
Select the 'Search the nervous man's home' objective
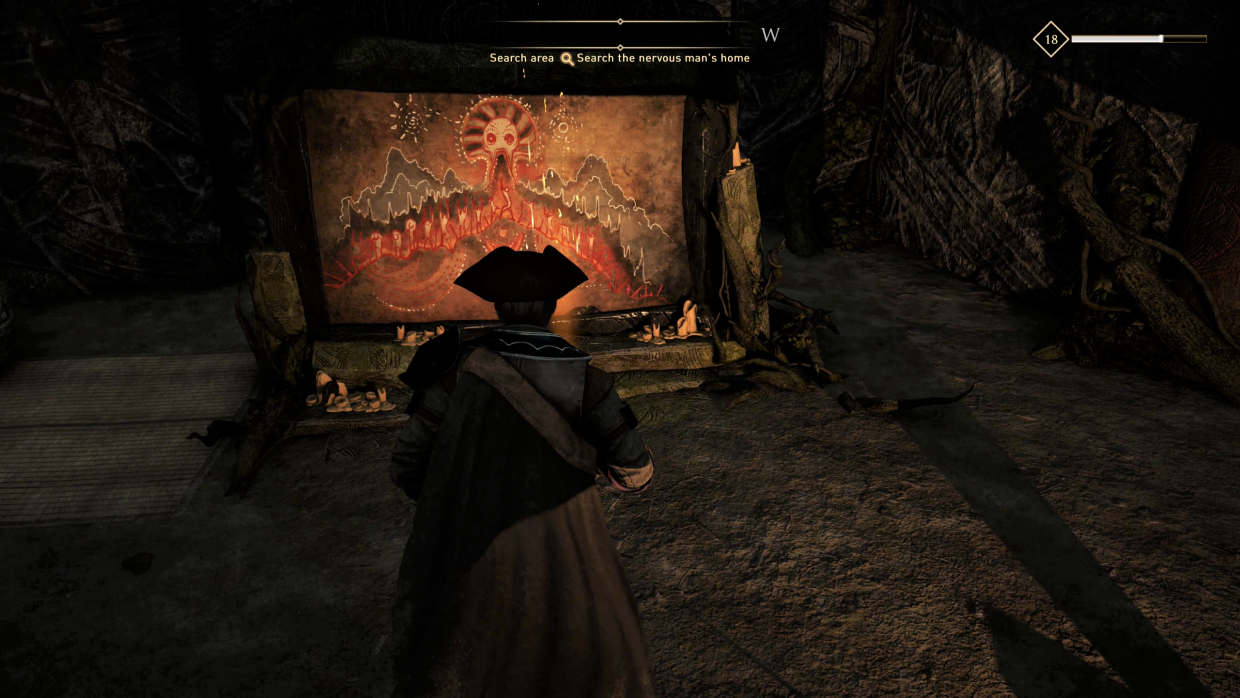tap(663, 58)
